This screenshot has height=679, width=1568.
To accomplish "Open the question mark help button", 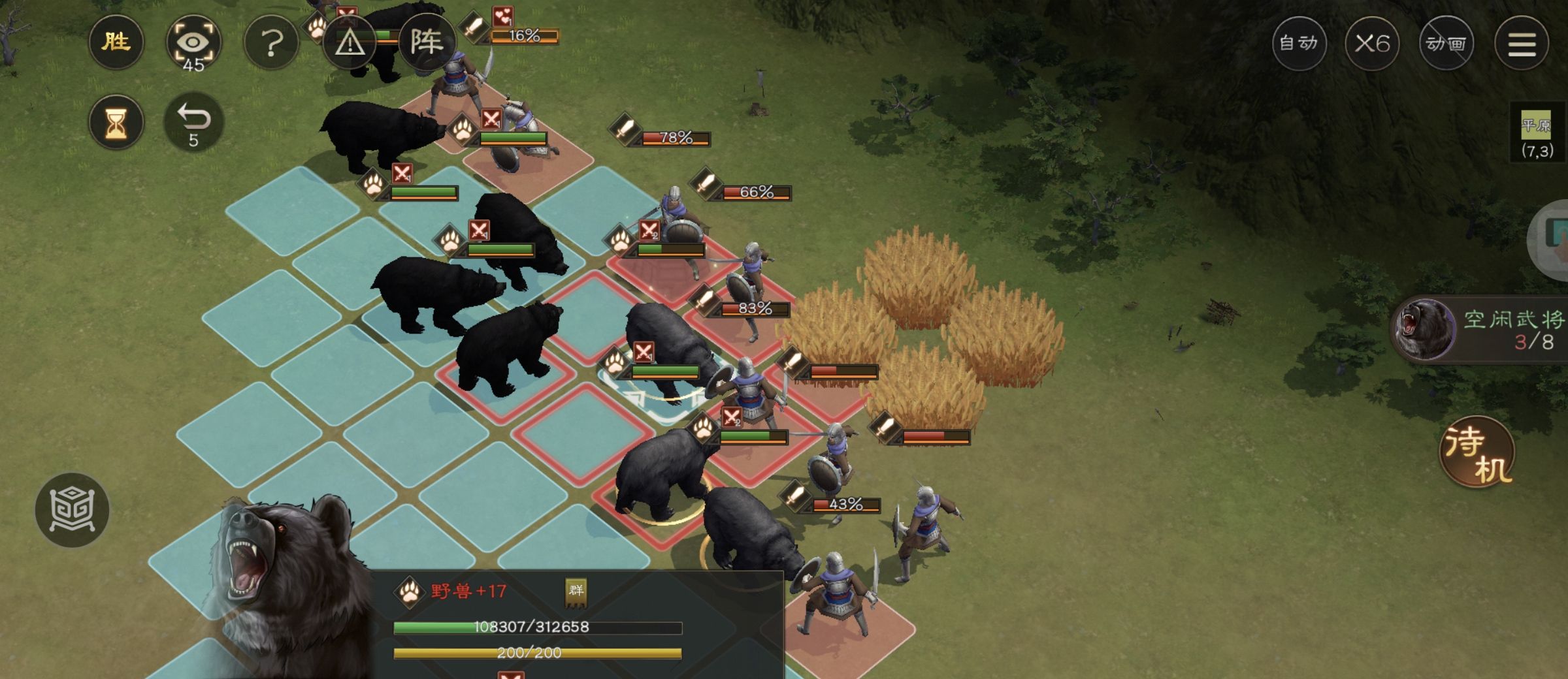I will [271, 44].
